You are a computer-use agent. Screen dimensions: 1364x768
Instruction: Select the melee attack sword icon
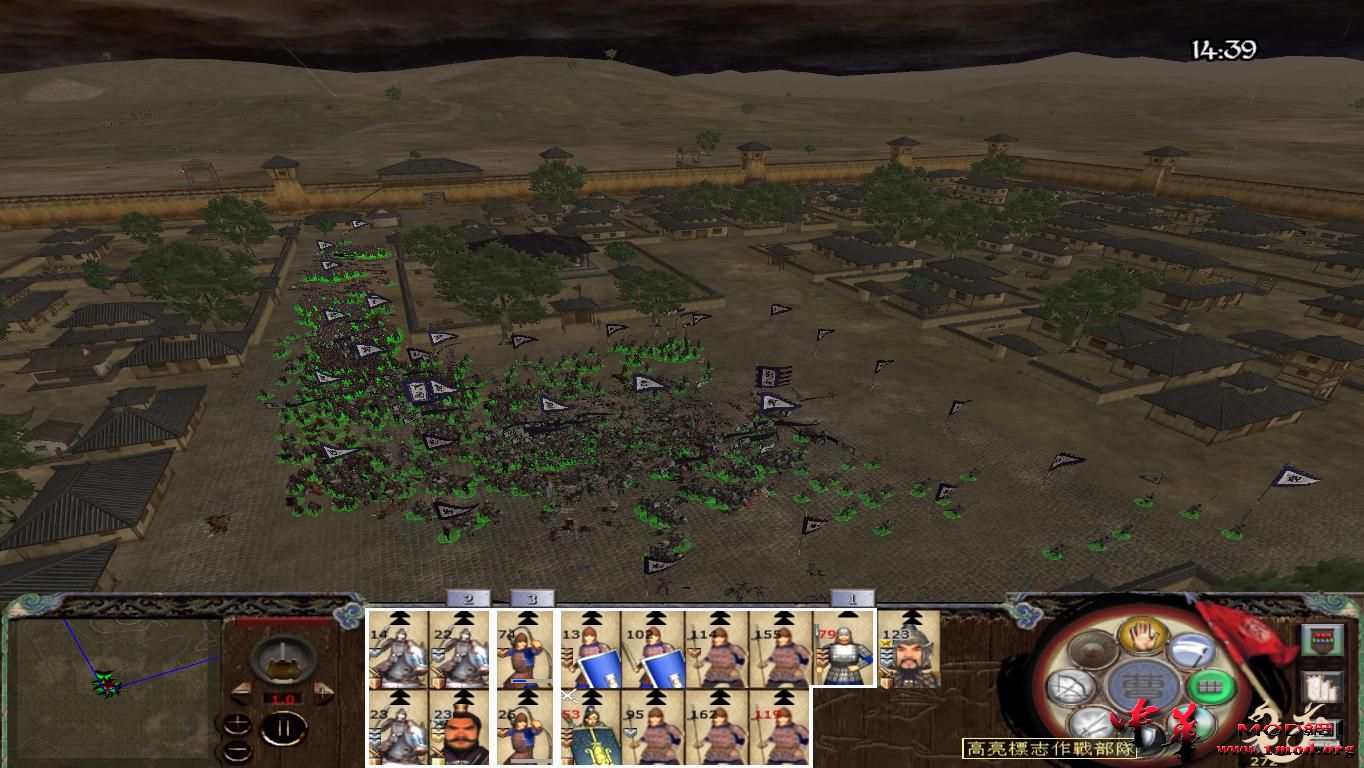1090,722
